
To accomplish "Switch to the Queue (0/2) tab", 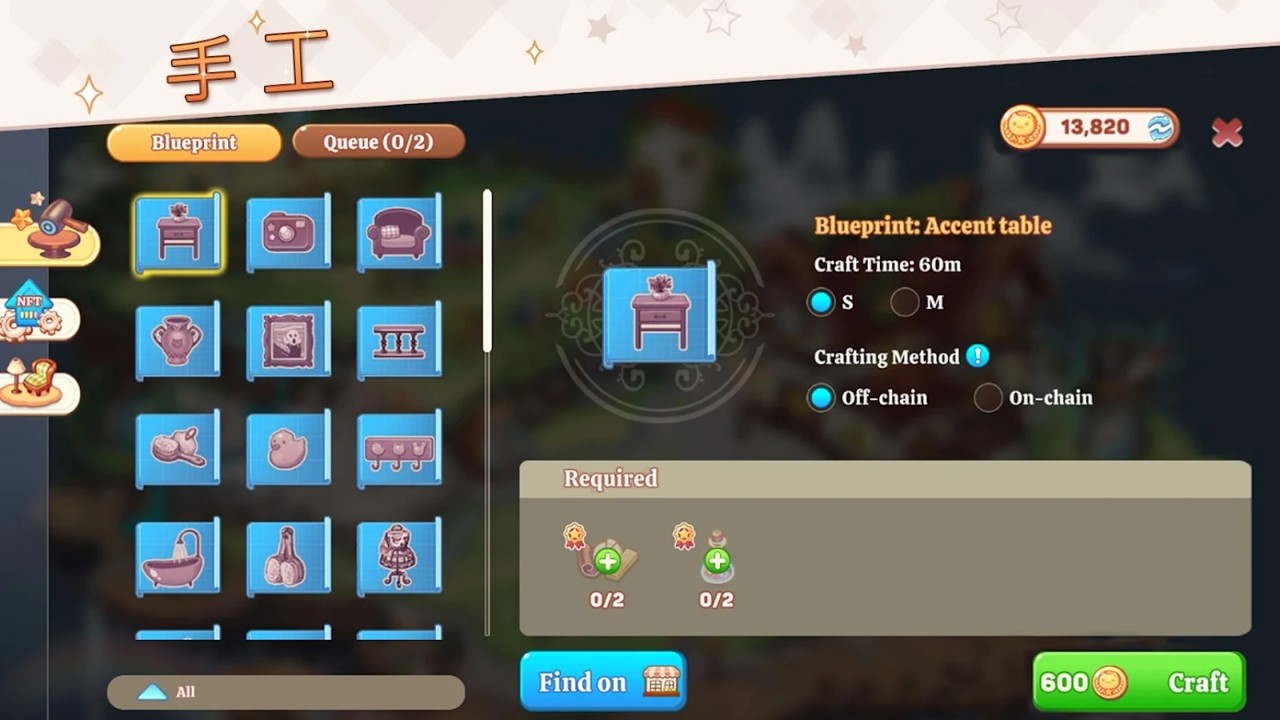I will tap(378, 142).
